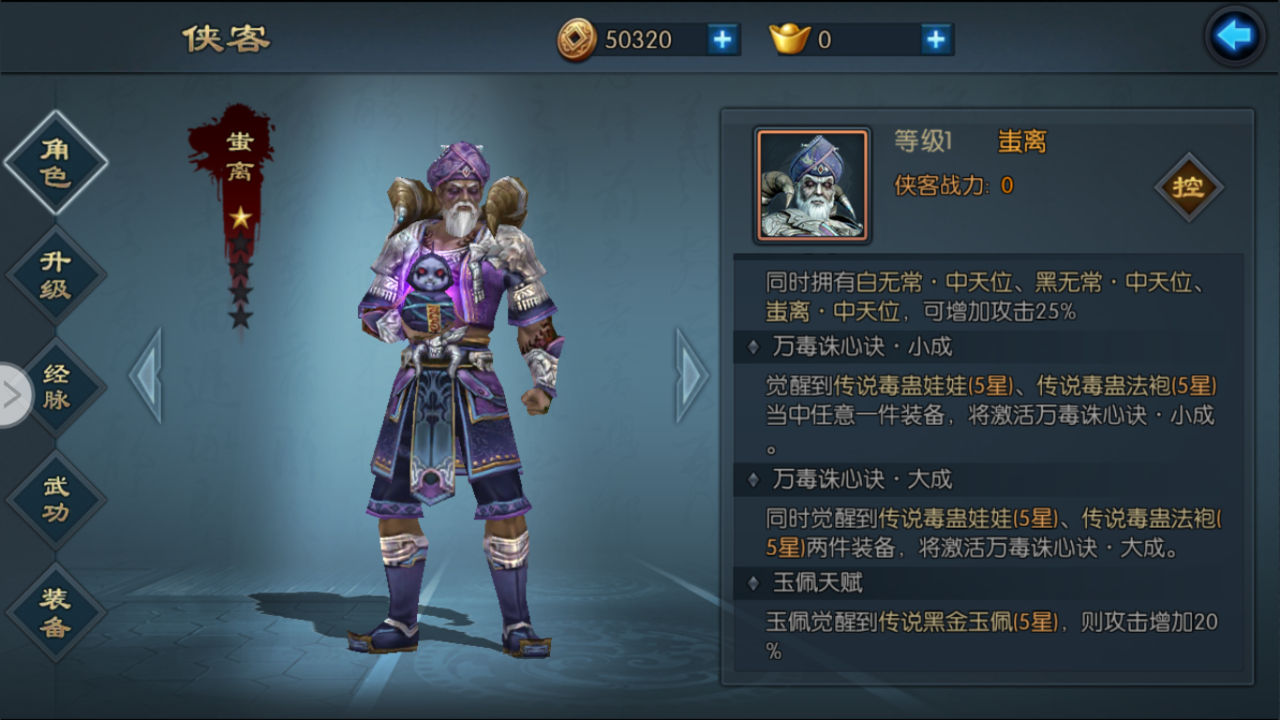Select the 万毒诛心诀·小成 skill header
The image size is (1280, 720).
click(x=862, y=347)
